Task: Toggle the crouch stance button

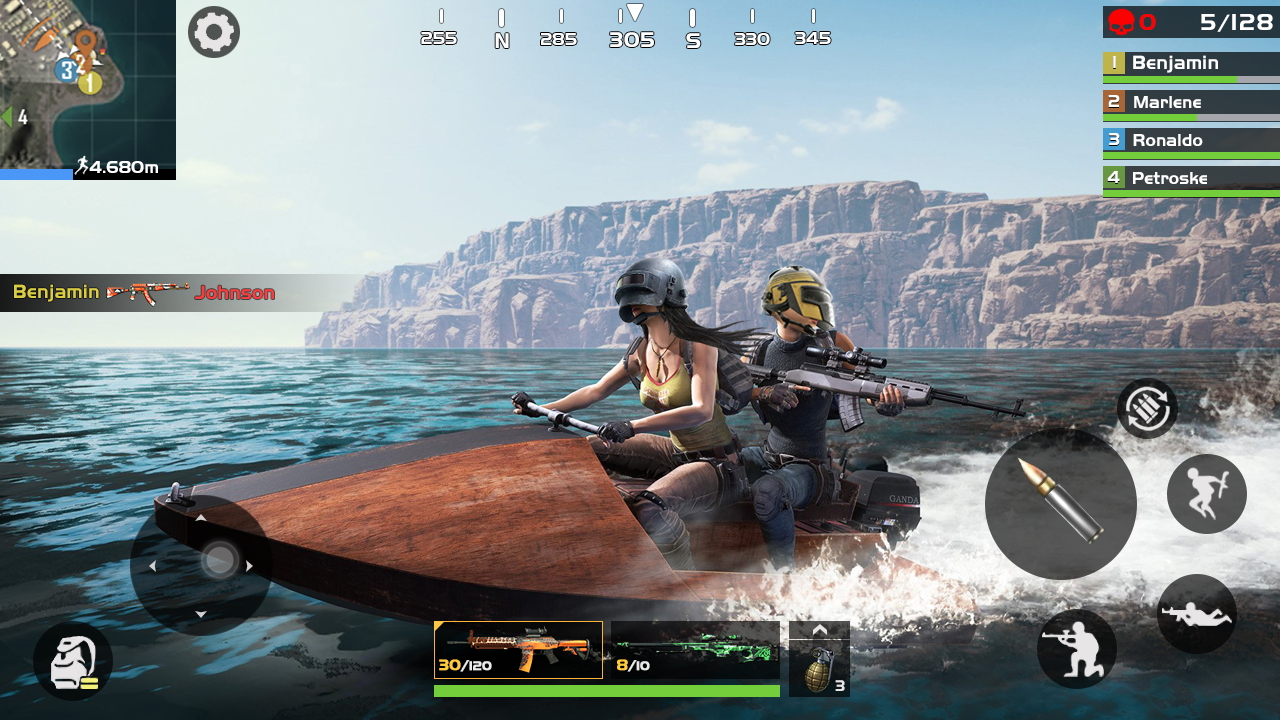Action: pyautogui.click(x=1076, y=648)
